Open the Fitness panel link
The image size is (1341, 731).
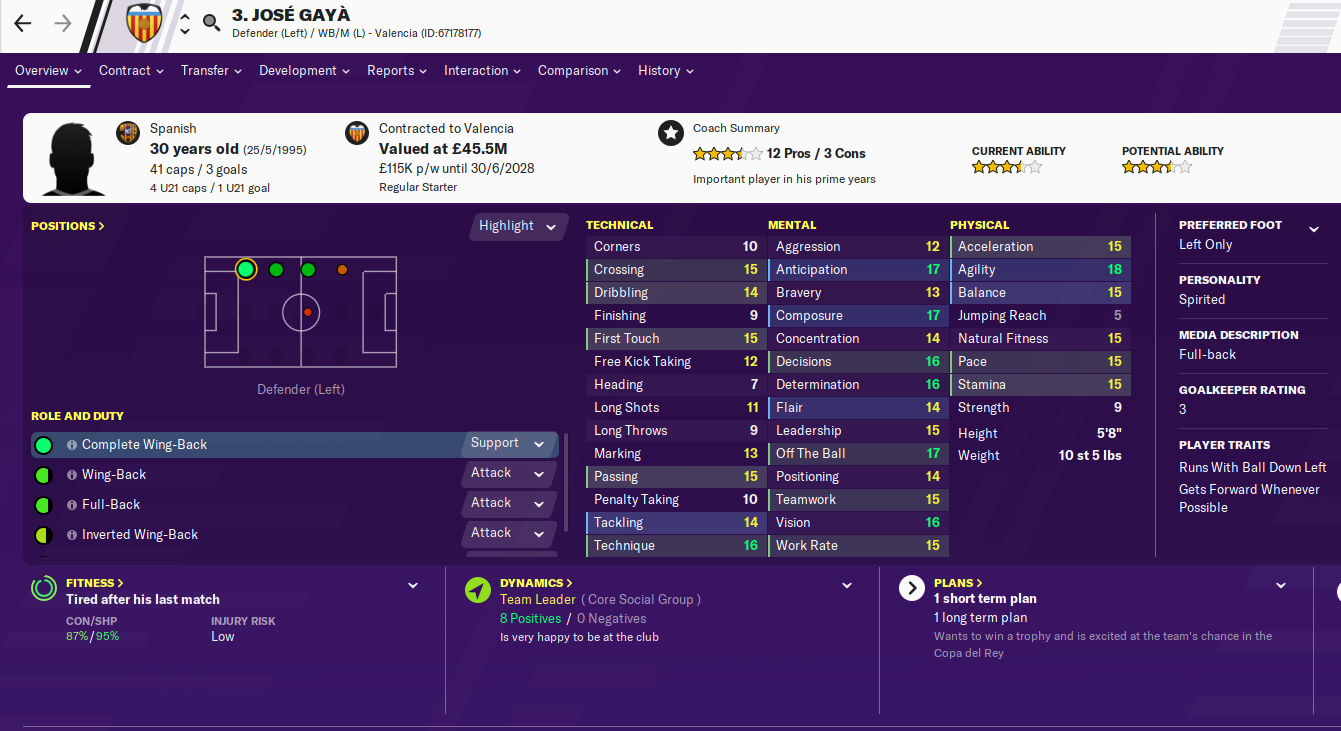point(94,583)
